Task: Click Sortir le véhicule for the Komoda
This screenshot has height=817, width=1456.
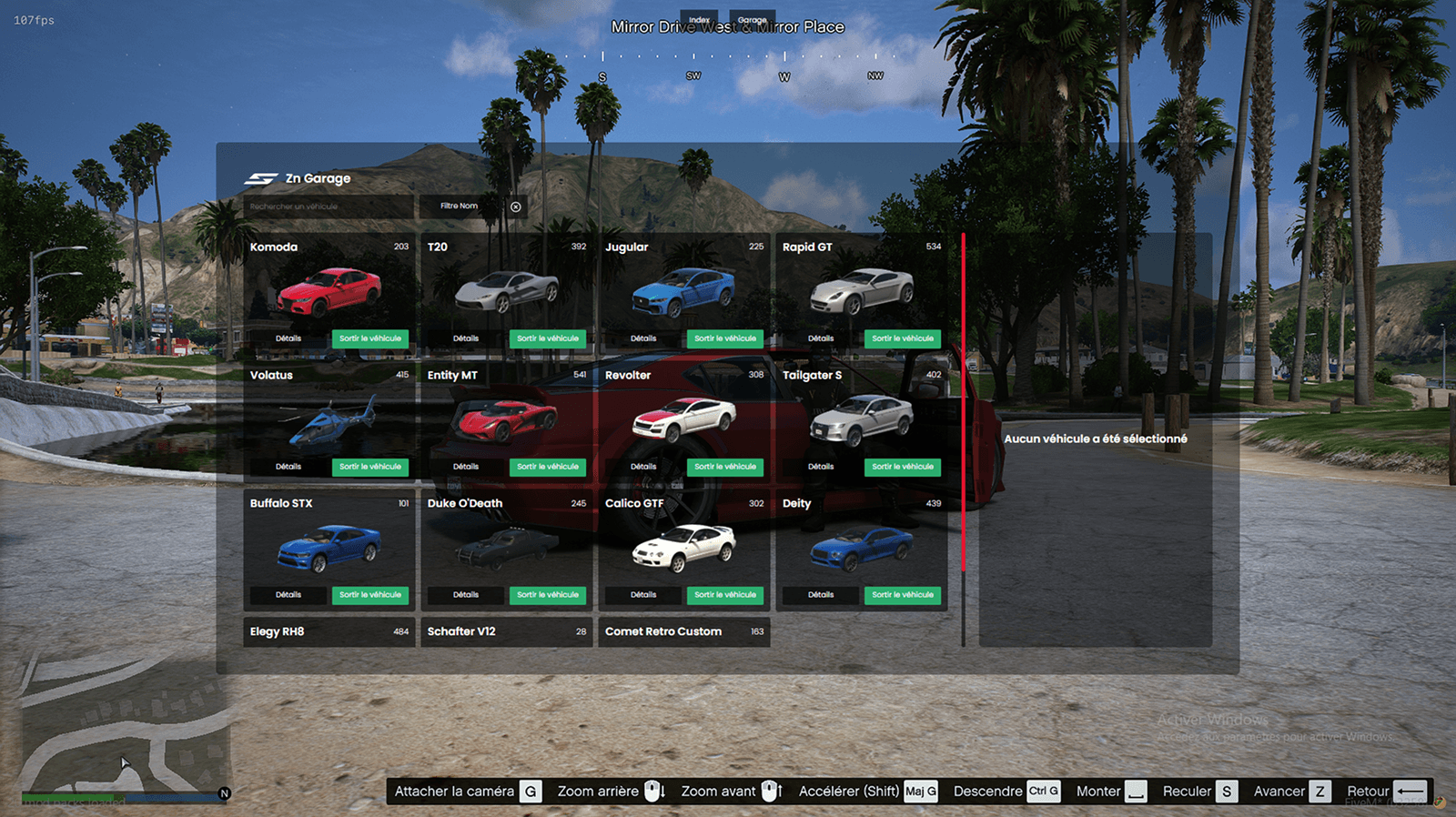Action: pos(371,338)
